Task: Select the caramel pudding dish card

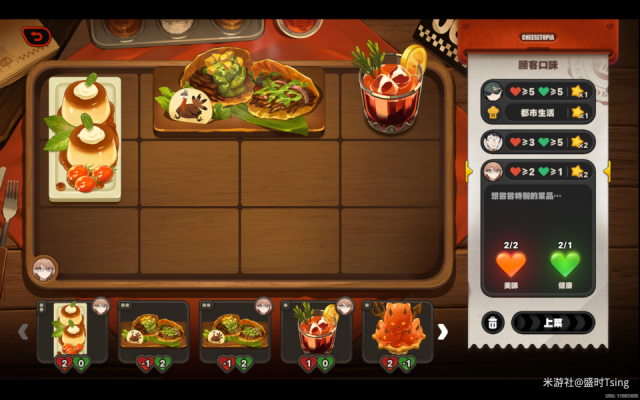Action: click(x=72, y=331)
